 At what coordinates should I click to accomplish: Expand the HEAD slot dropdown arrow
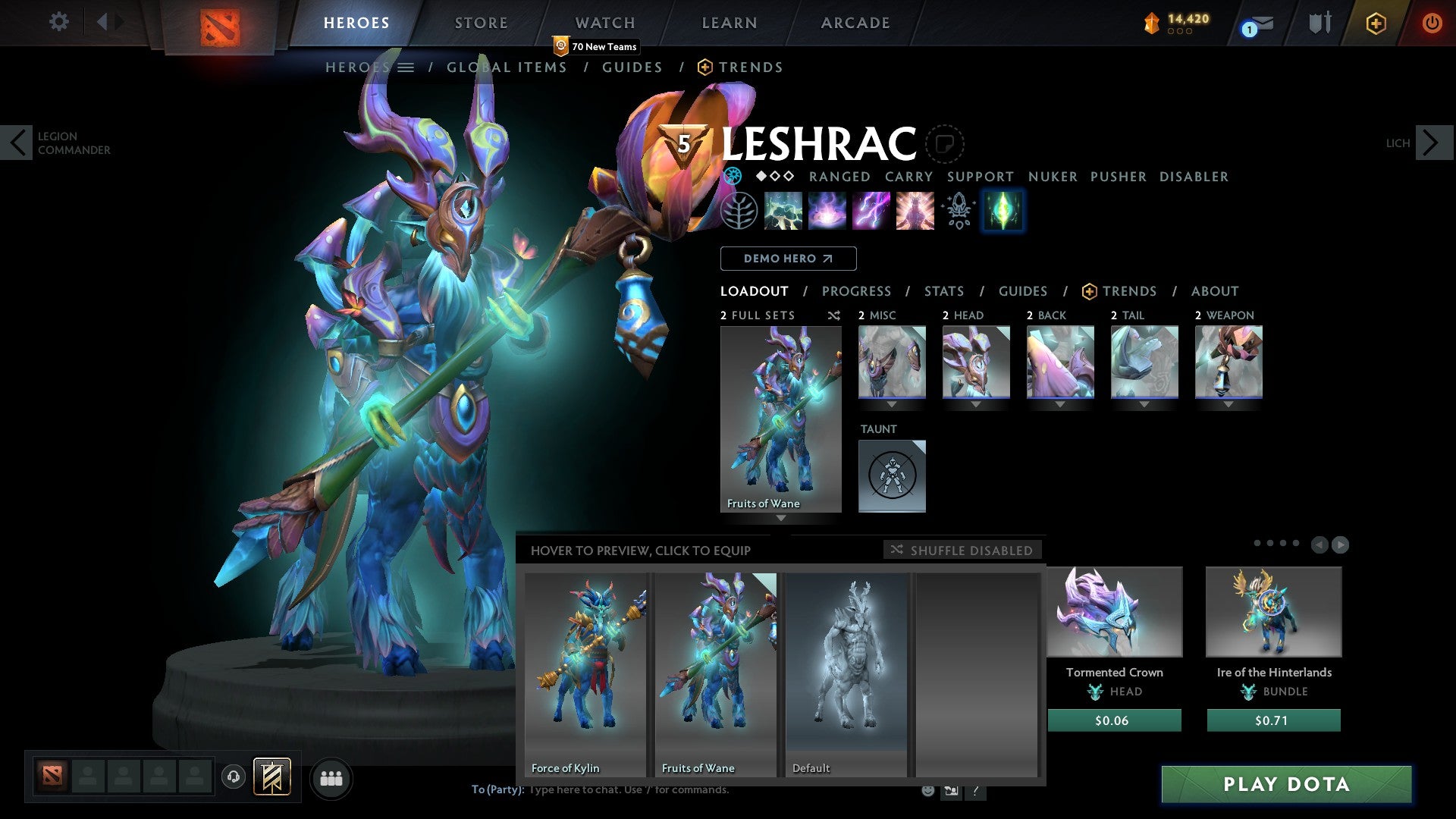point(976,404)
